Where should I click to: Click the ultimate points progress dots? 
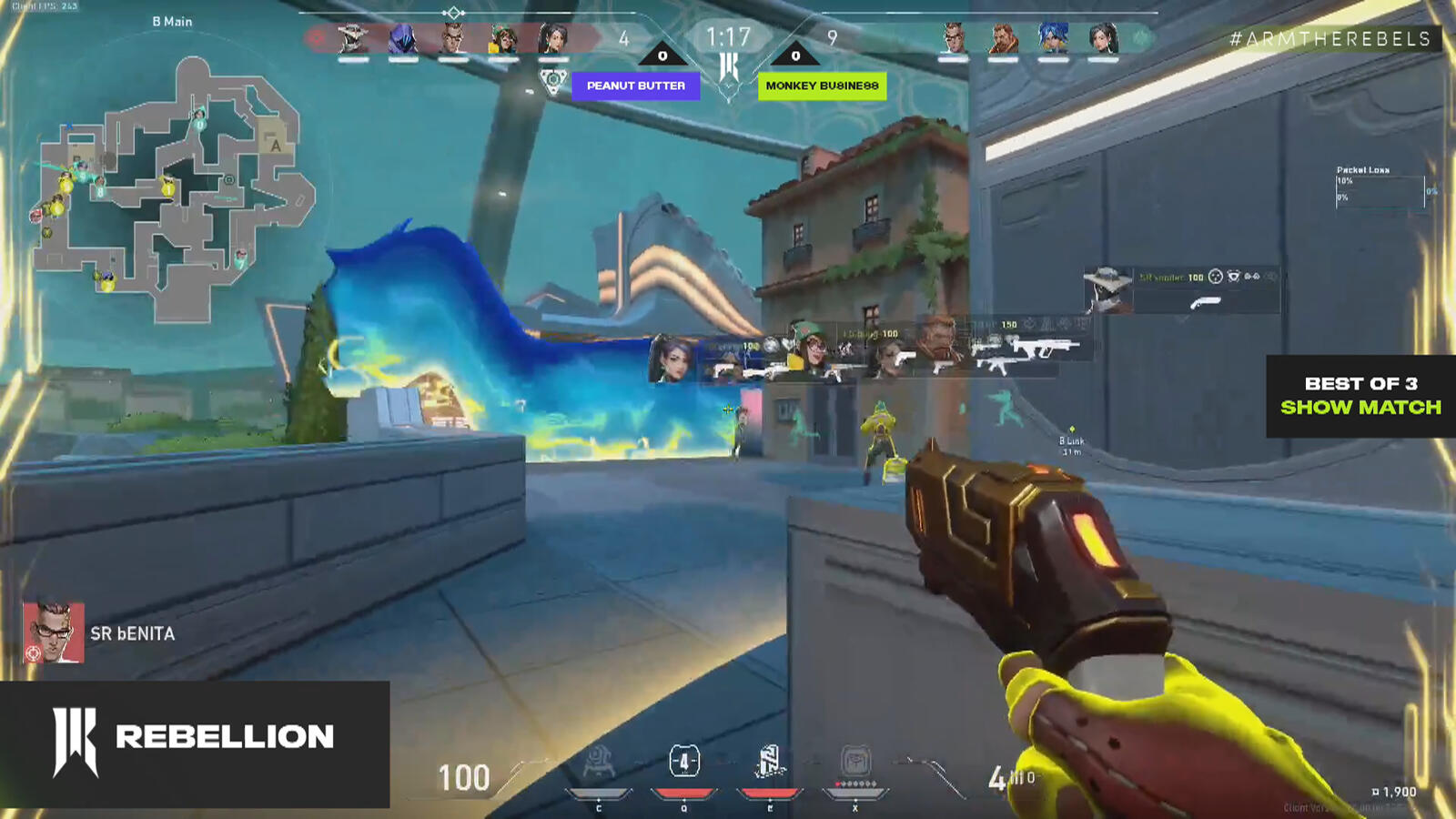pyautogui.click(x=854, y=783)
